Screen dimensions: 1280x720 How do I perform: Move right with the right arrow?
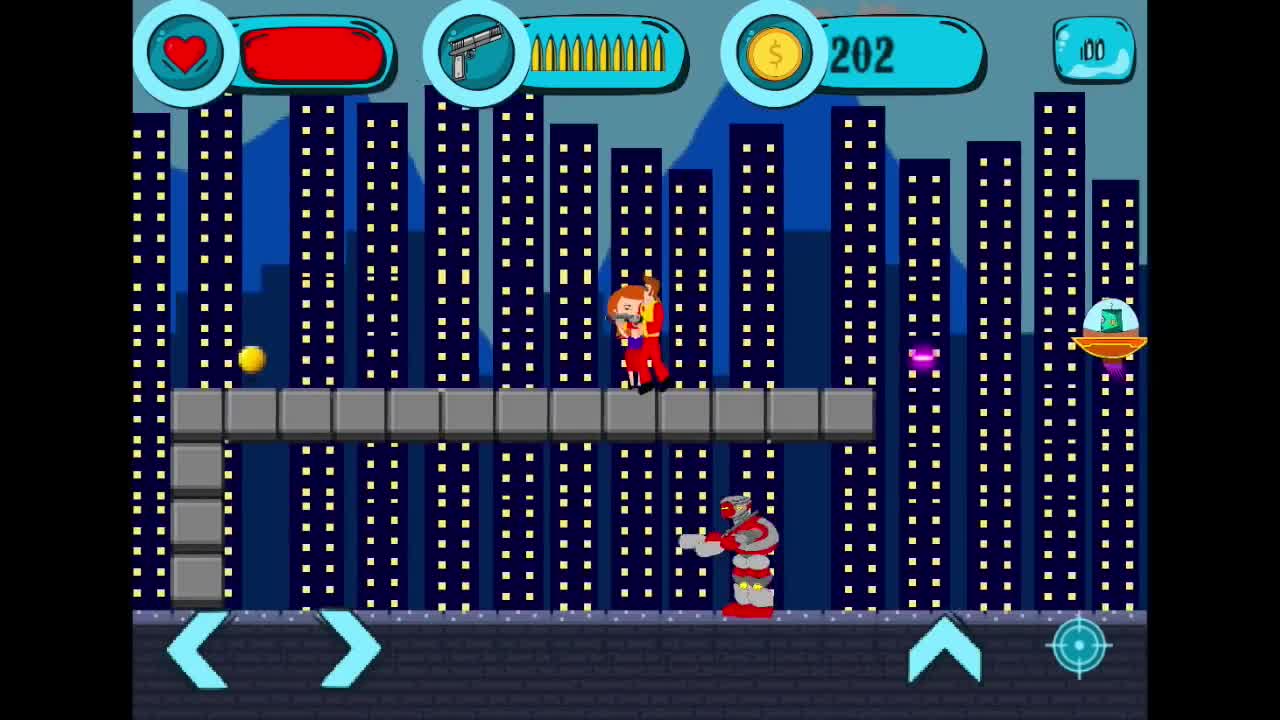pyautogui.click(x=349, y=649)
